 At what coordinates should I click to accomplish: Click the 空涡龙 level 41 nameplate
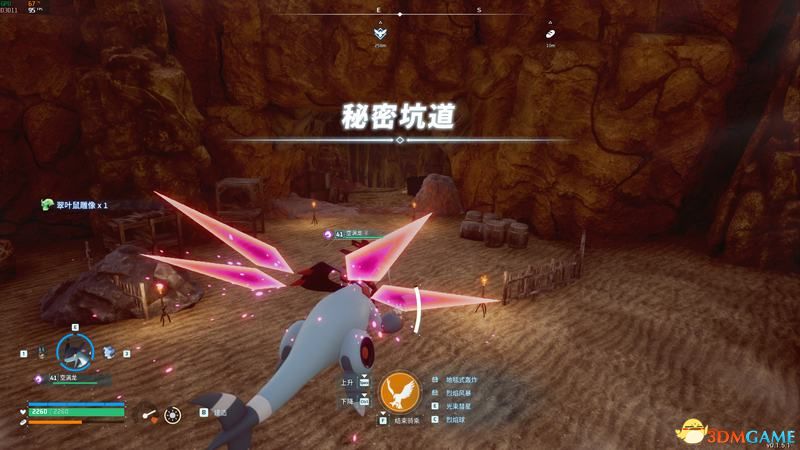[x=347, y=234]
